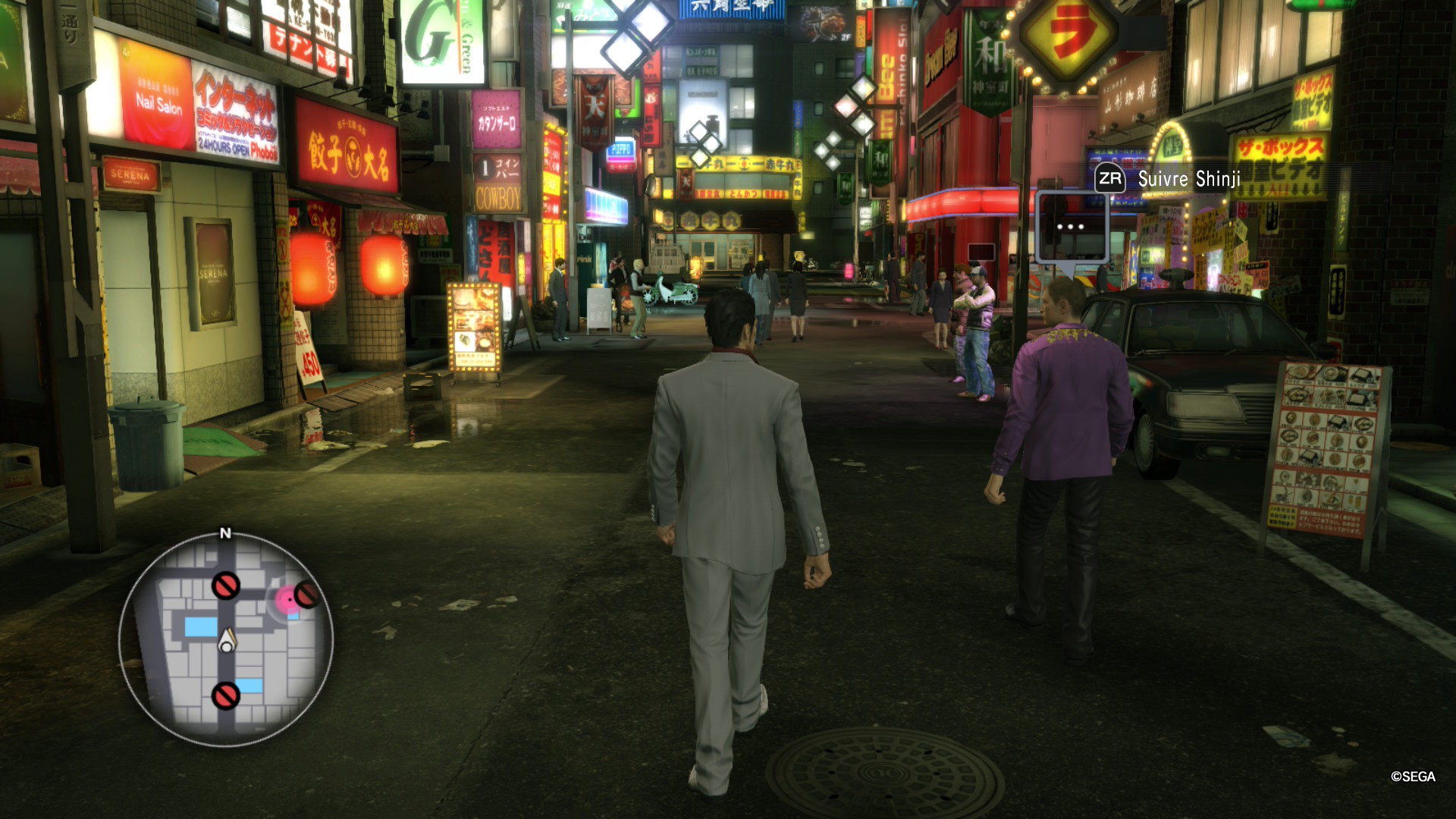Click the lower red no-entry icon on minimap

[226, 697]
